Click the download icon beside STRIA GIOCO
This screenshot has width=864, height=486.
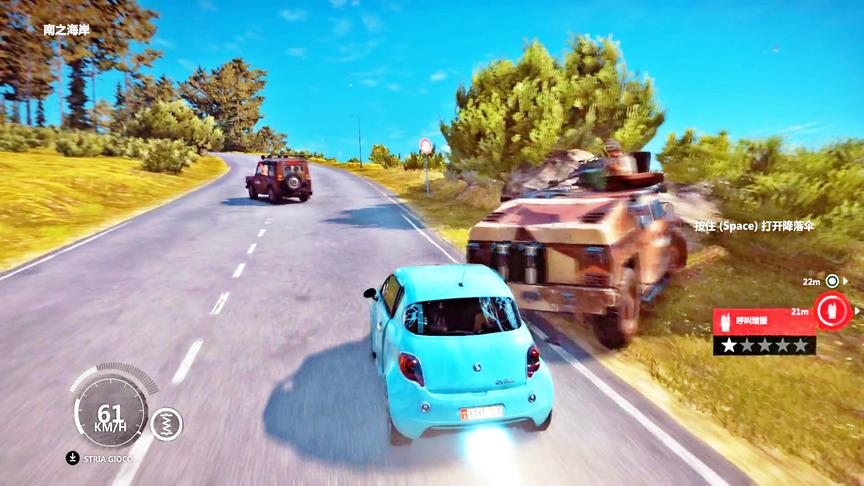pos(73,458)
